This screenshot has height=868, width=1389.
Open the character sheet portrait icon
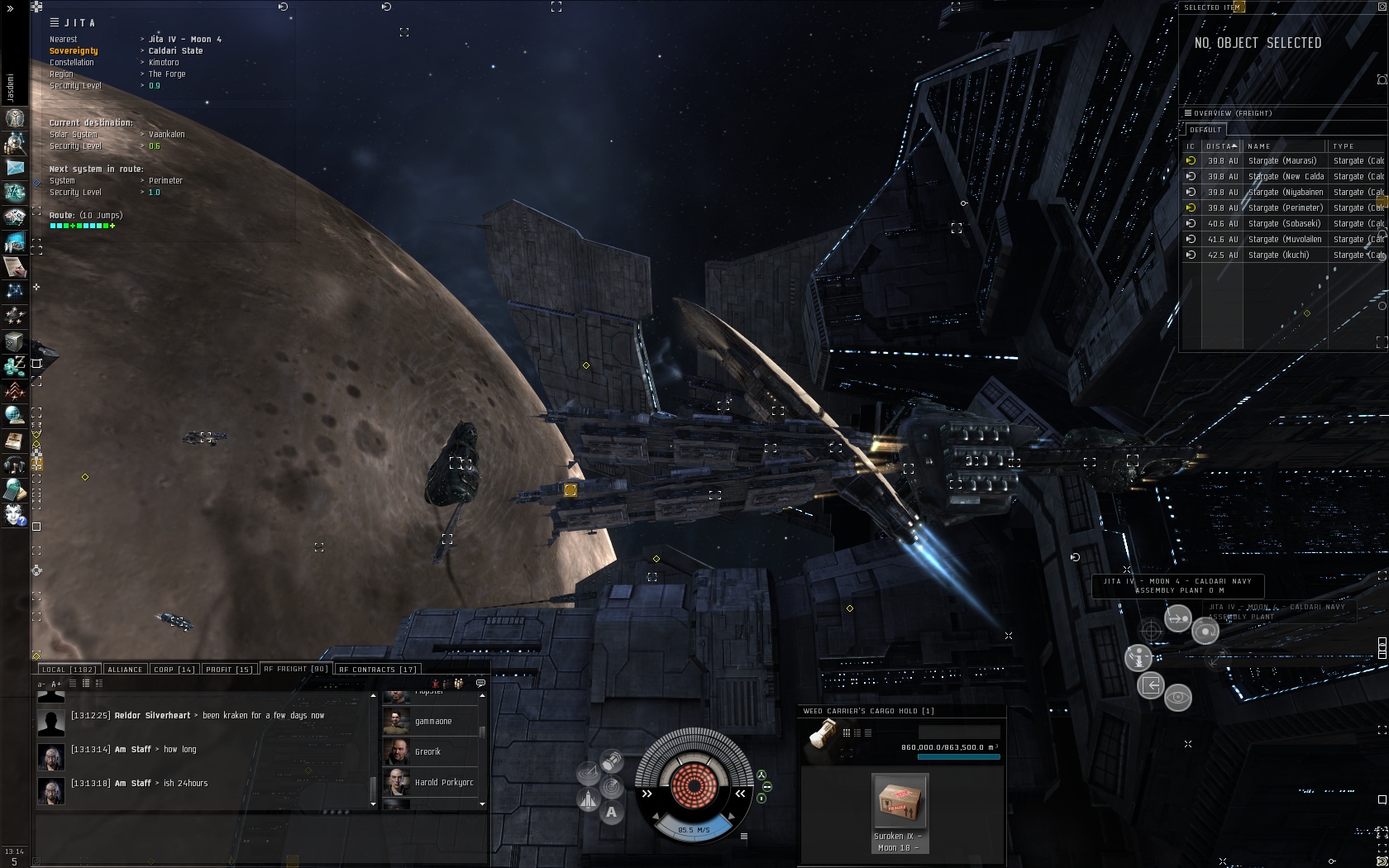15,118
